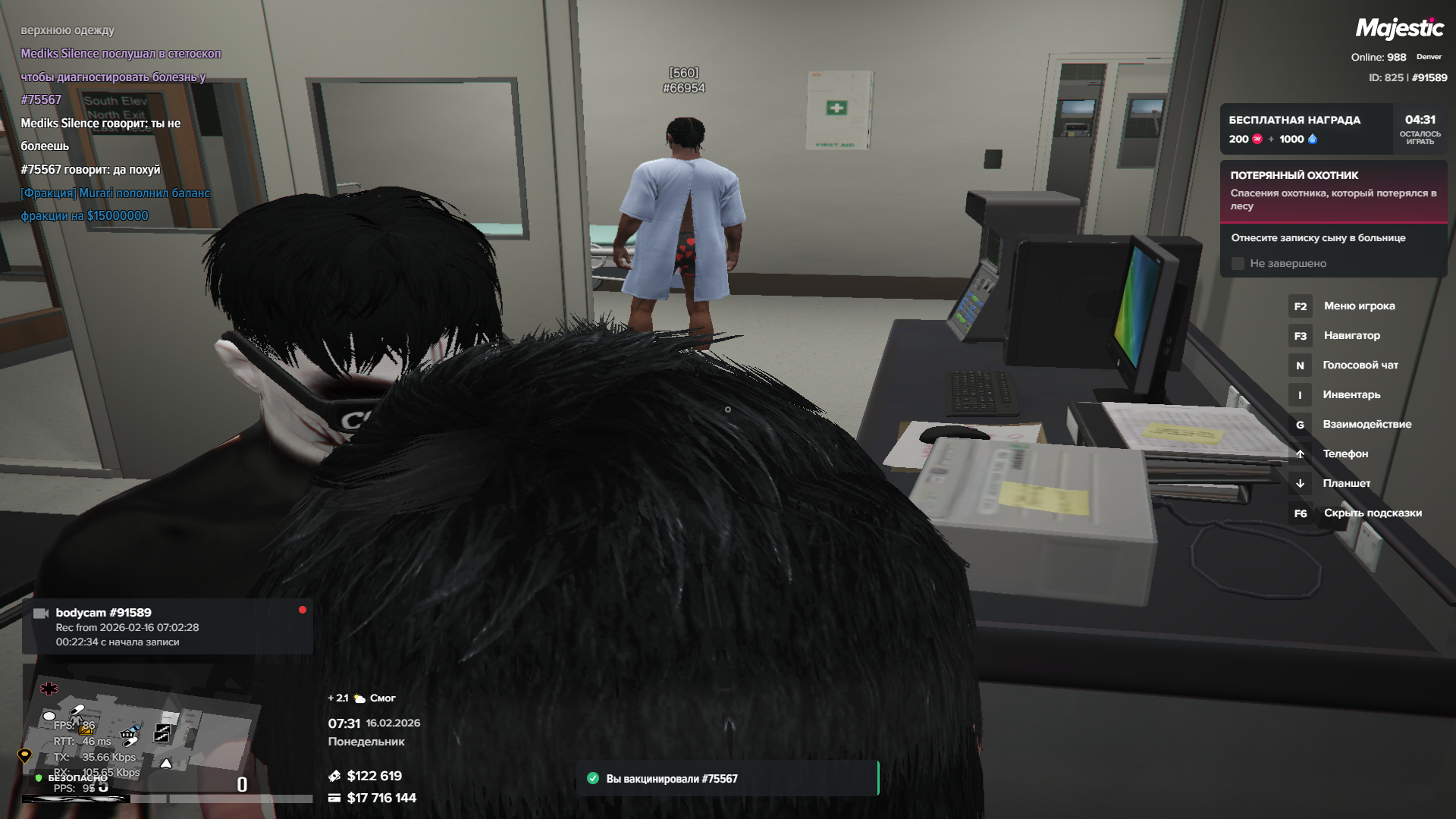Viewport: 1456px width, 819px height.
Task: Click the vaccination notification for #75567
Action: [726, 779]
